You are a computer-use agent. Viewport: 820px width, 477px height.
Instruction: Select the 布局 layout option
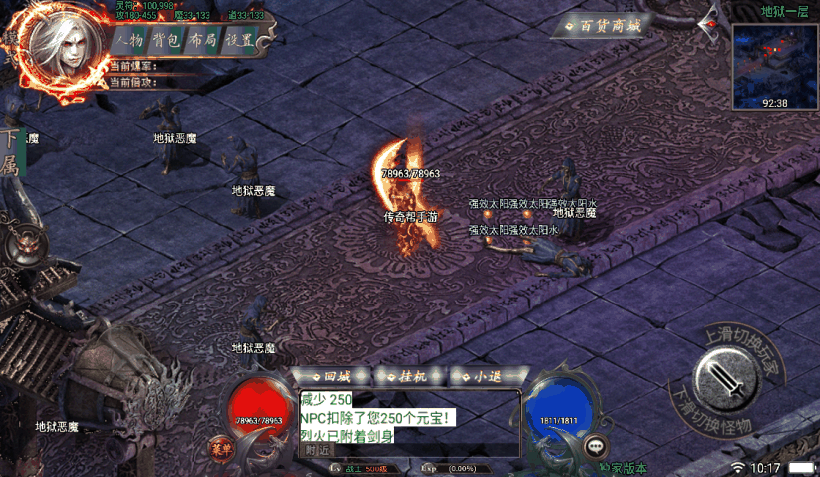click(202, 40)
